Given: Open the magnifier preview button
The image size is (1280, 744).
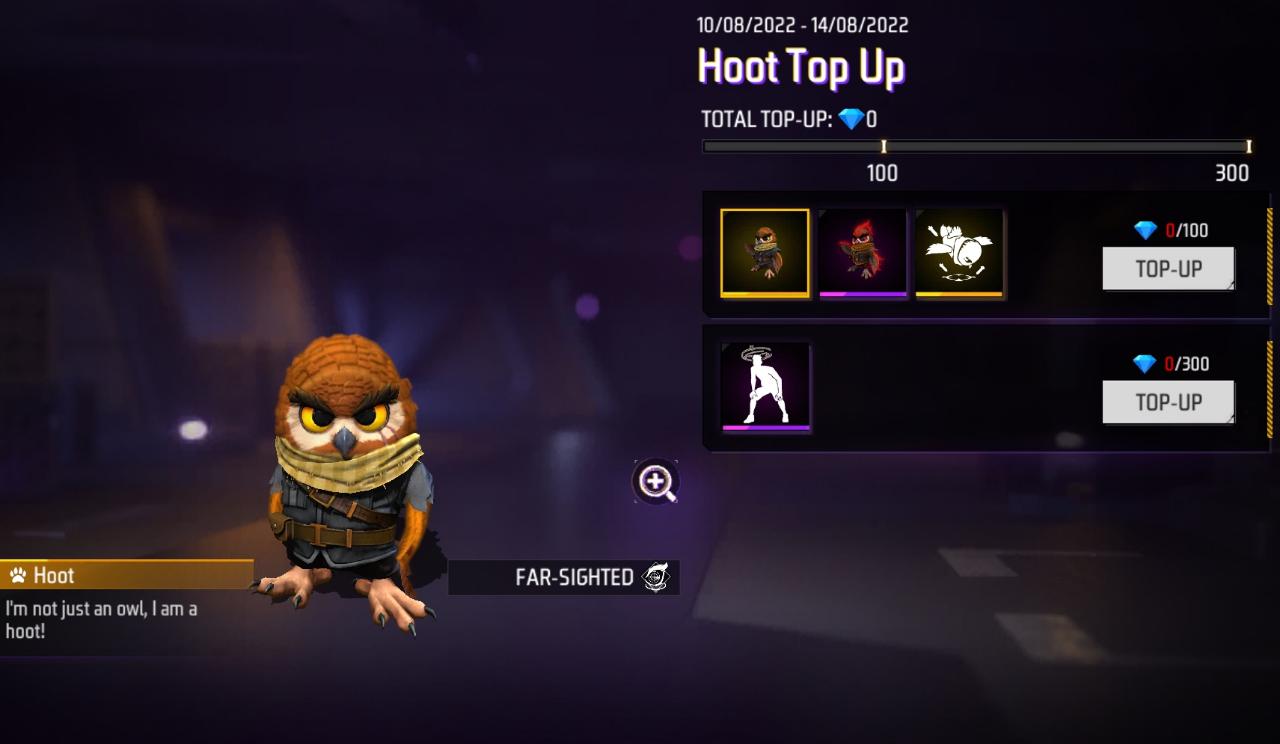Looking at the screenshot, I should tap(656, 482).
